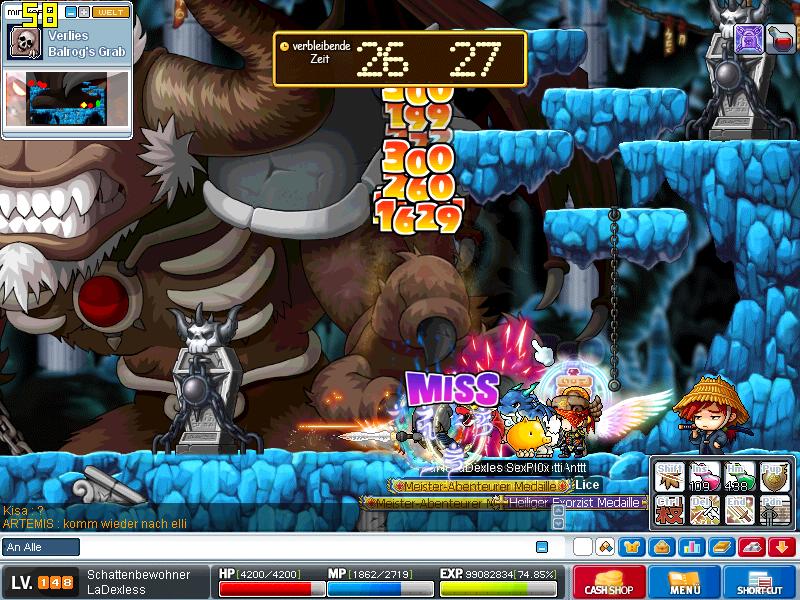Open the equipment window with the shirt icon
This screenshot has width=800, height=600.
click(630, 547)
